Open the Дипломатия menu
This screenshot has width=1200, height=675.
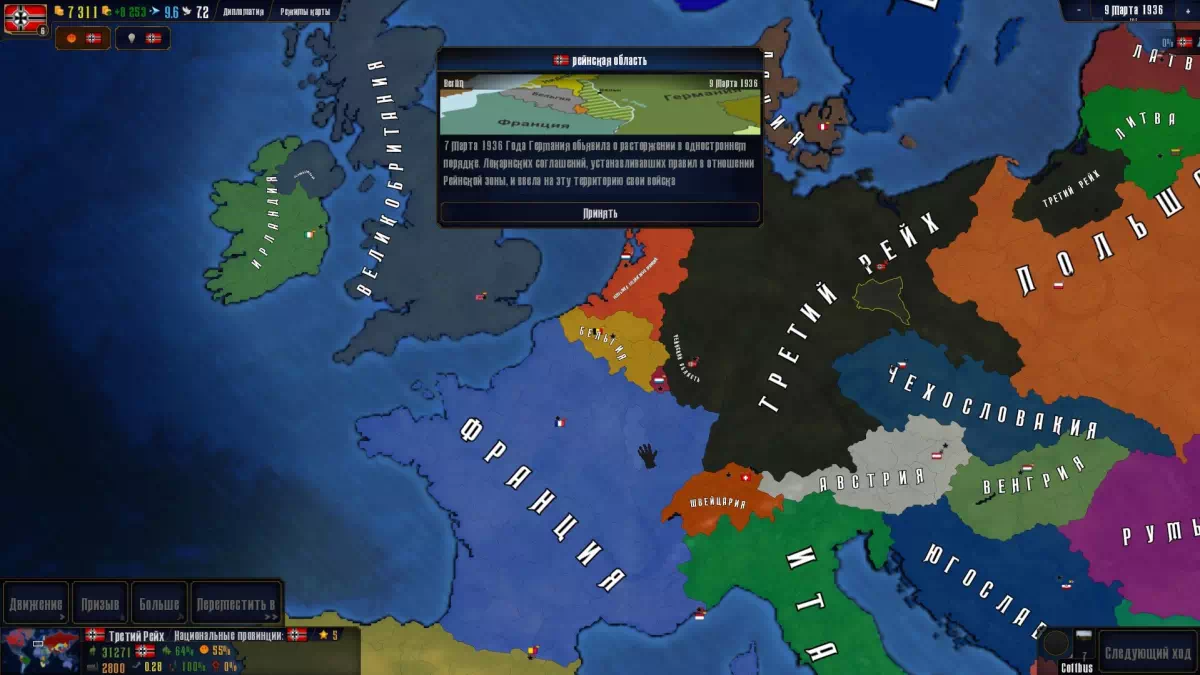click(x=242, y=12)
